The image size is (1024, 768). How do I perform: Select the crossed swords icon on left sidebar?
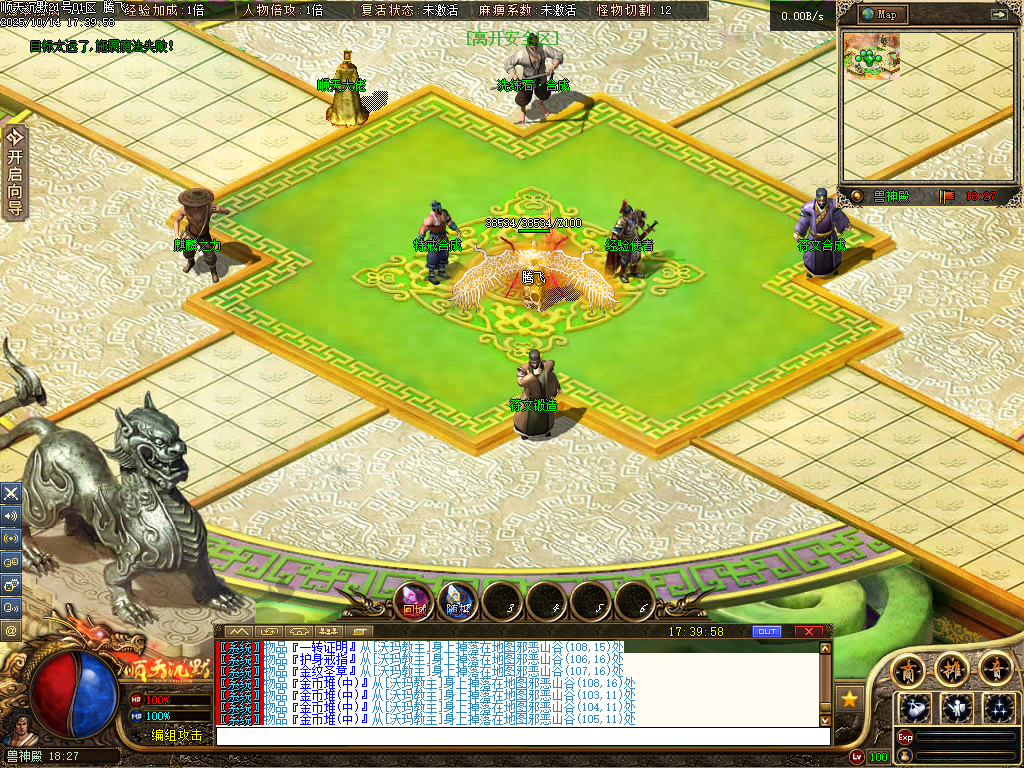pyautogui.click(x=11, y=493)
